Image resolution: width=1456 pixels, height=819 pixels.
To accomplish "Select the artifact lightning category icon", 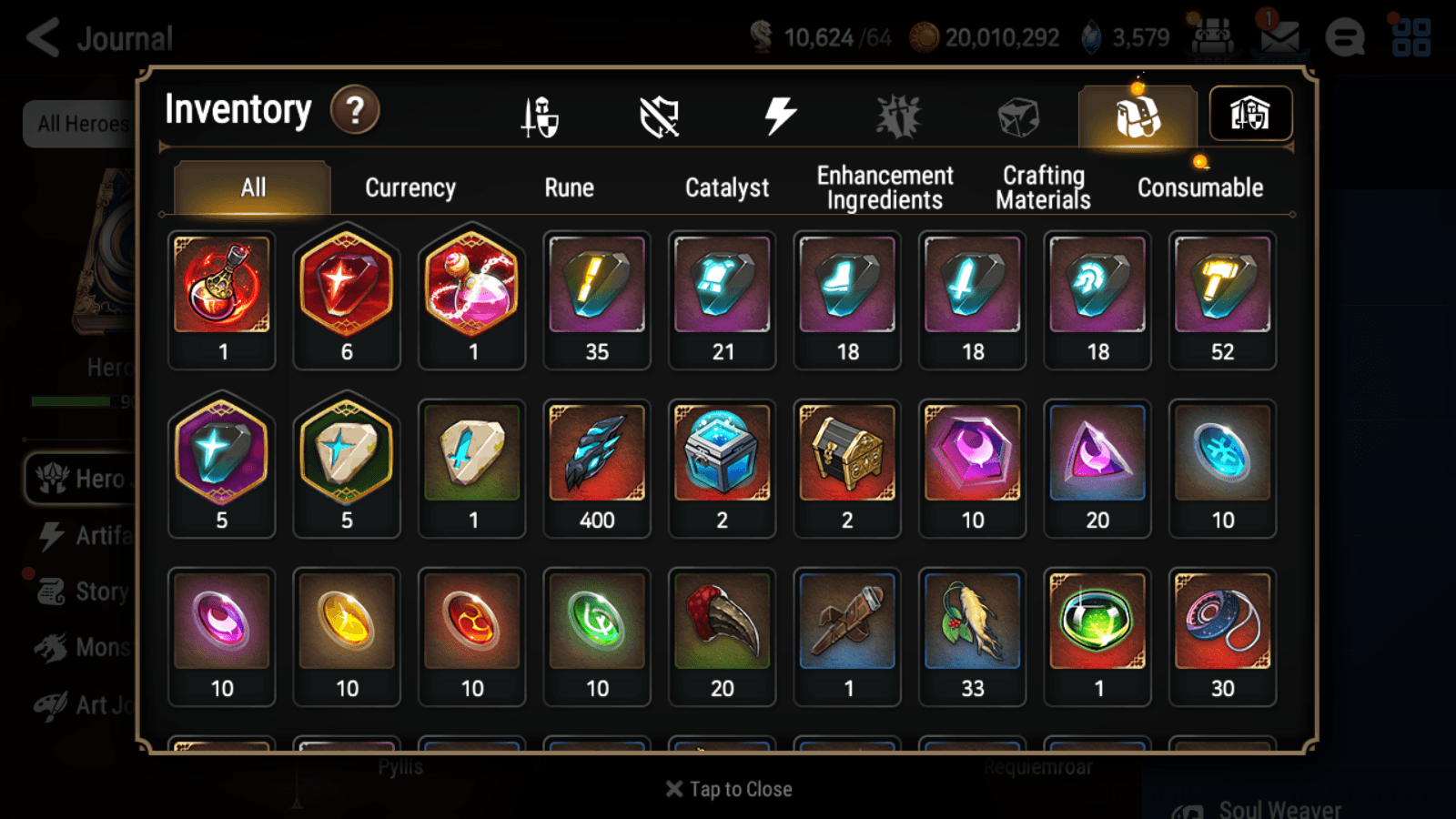I will (778, 113).
